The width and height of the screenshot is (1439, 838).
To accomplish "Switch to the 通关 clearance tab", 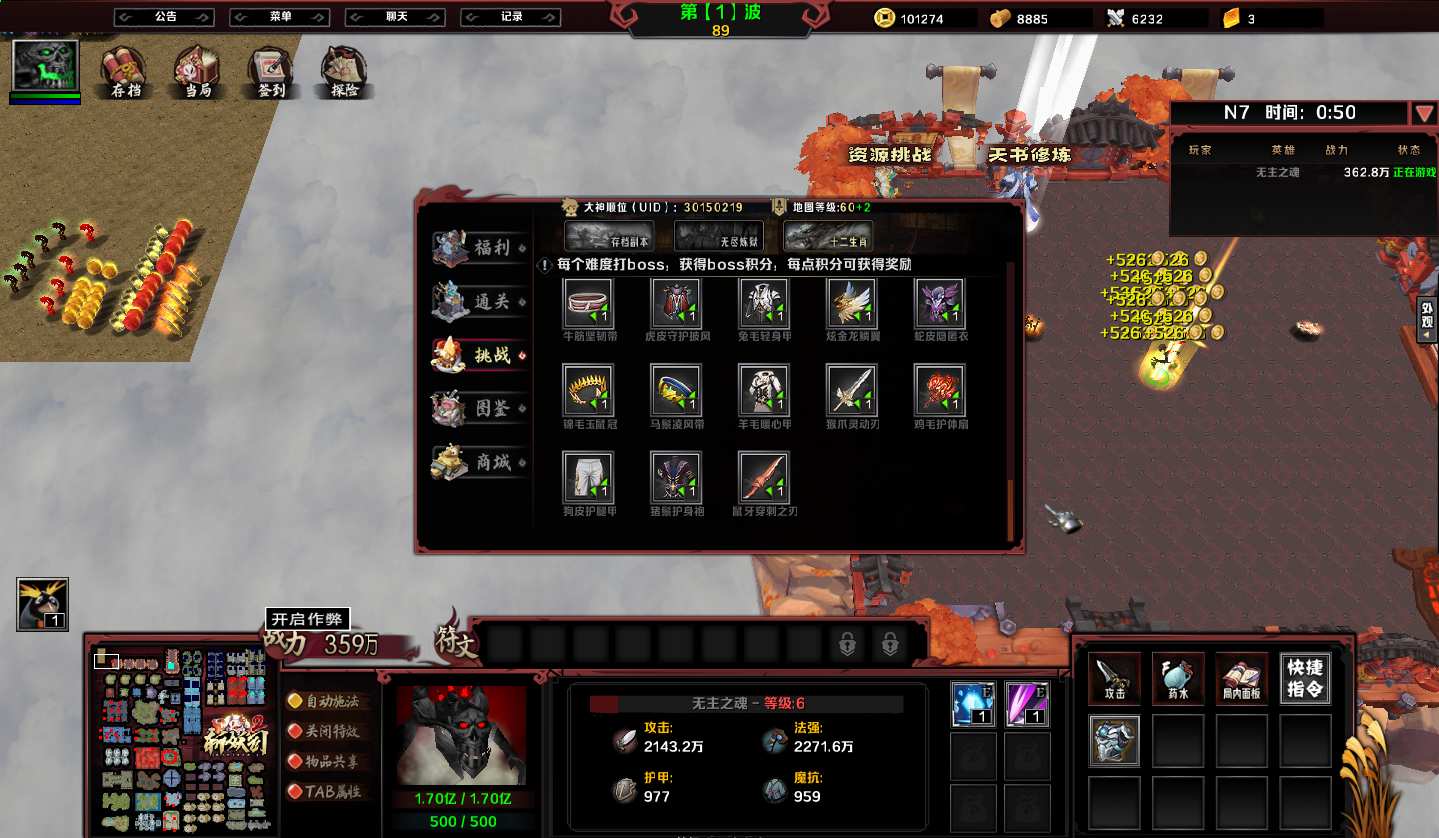I will [x=481, y=301].
